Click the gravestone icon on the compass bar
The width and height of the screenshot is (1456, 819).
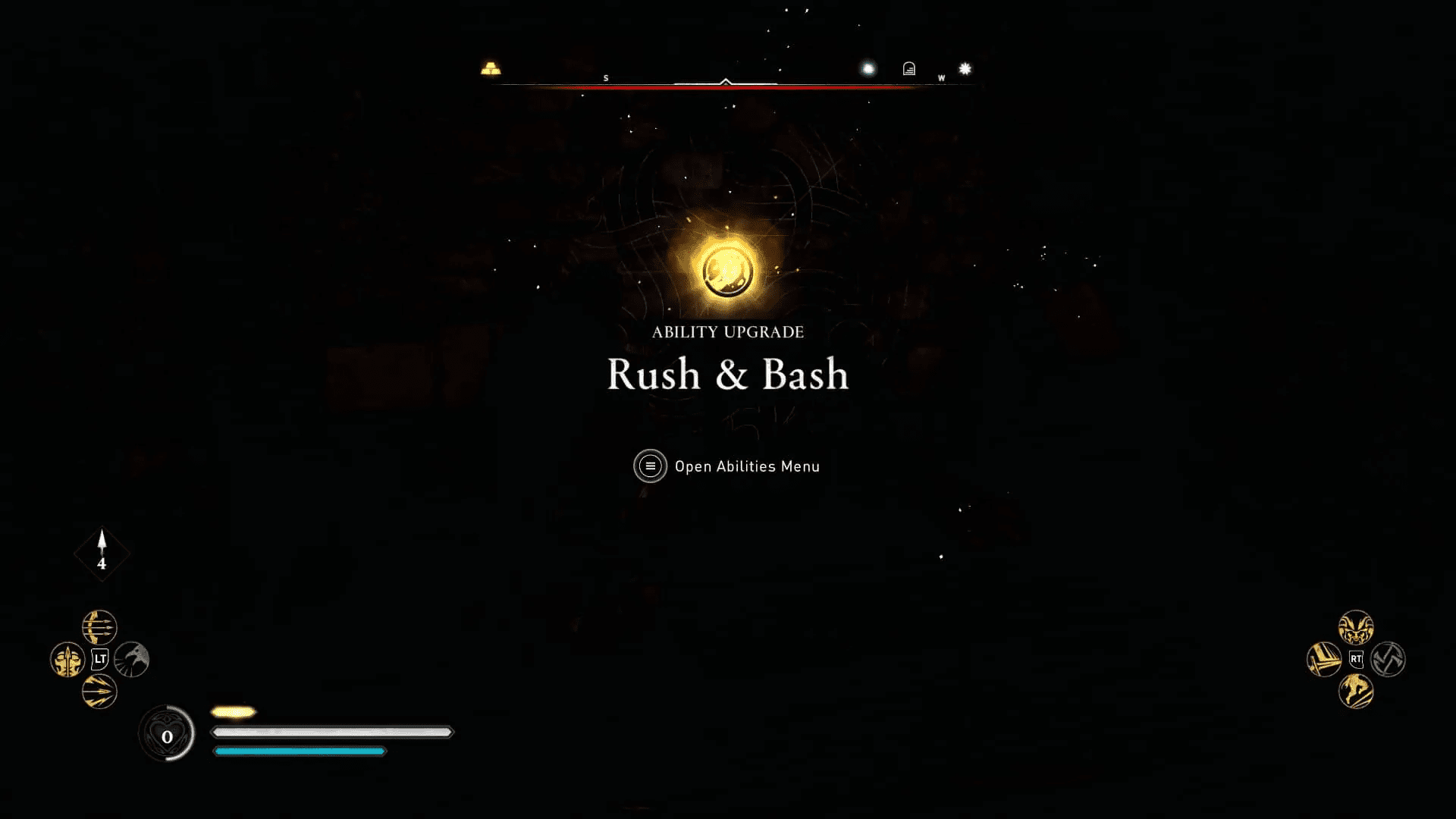pos(908,69)
